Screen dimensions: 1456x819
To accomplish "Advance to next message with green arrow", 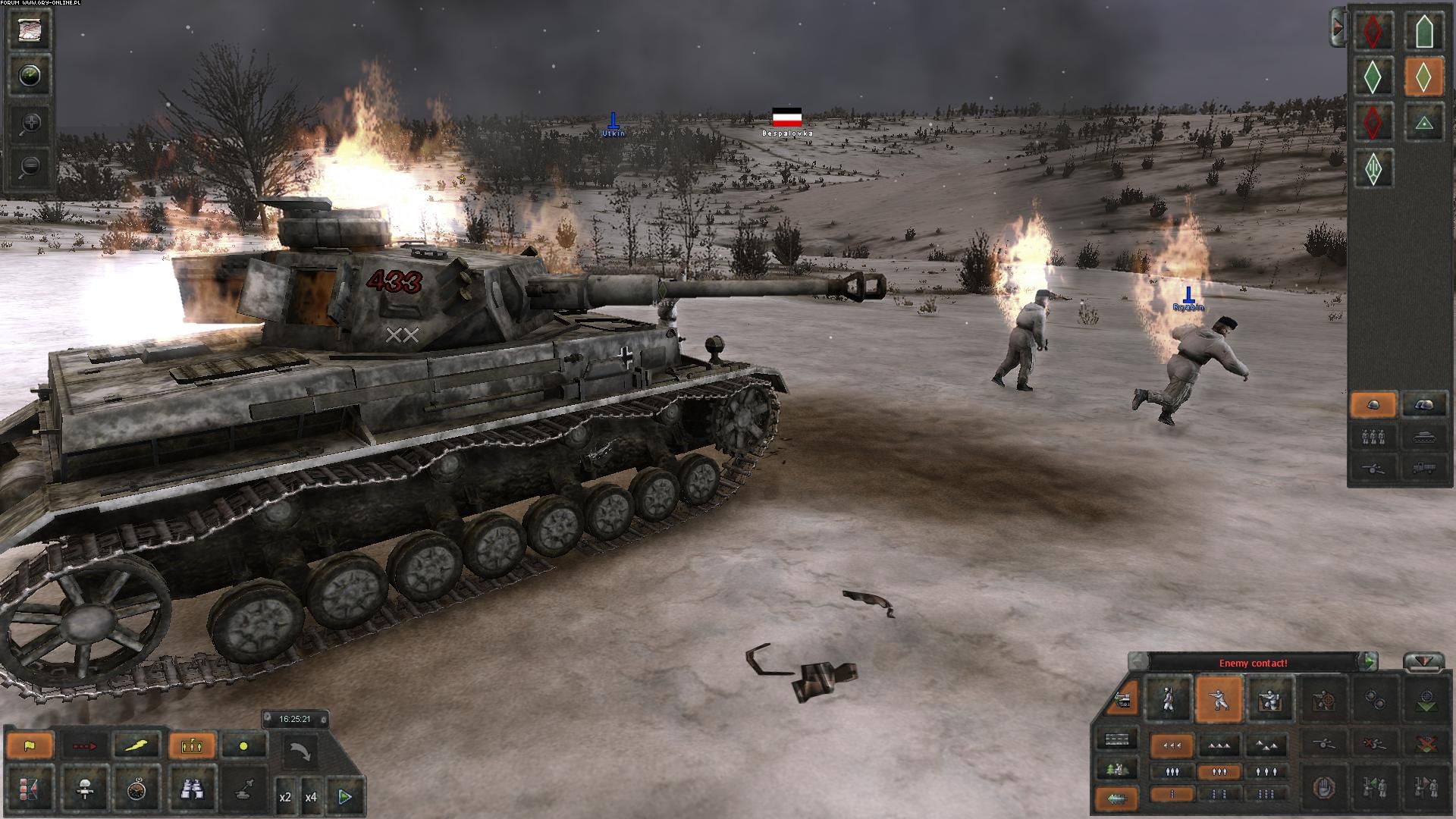I will [x=1369, y=662].
